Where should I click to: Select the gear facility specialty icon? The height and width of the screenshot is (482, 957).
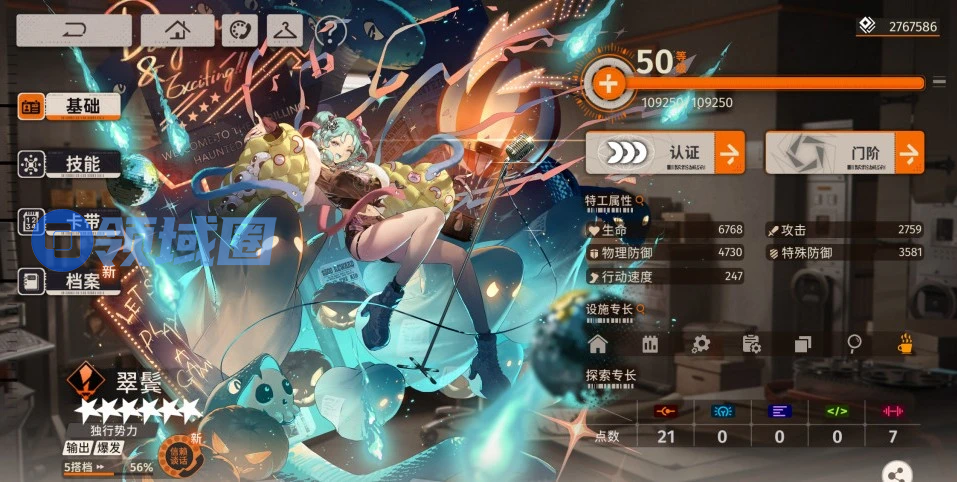point(701,344)
